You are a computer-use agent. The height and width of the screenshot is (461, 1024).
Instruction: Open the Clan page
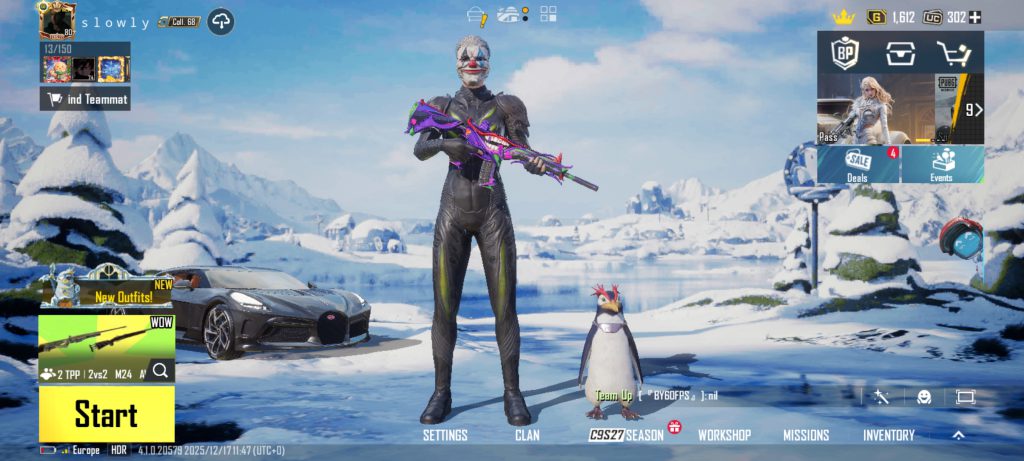tap(527, 436)
